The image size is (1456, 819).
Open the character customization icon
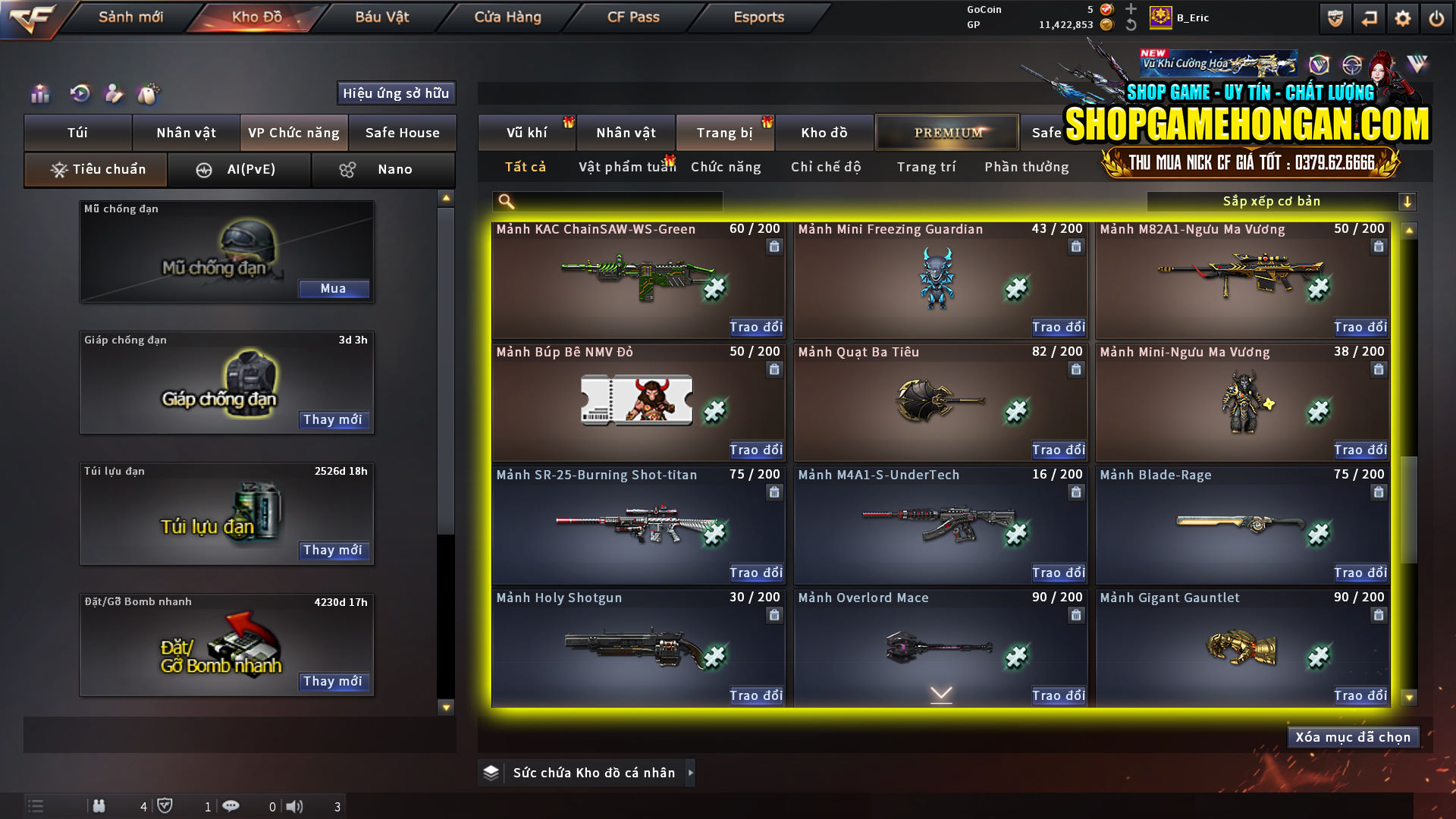click(x=114, y=93)
